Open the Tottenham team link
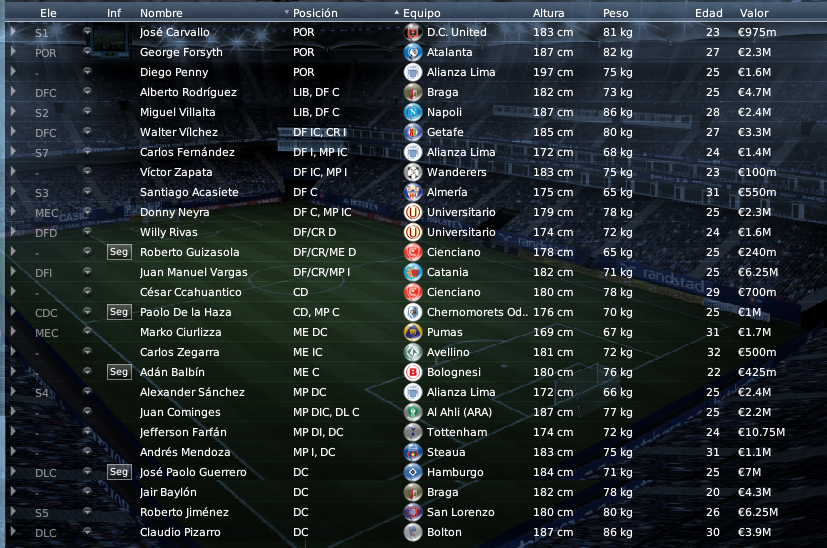The width and height of the screenshot is (827, 548). point(456,432)
